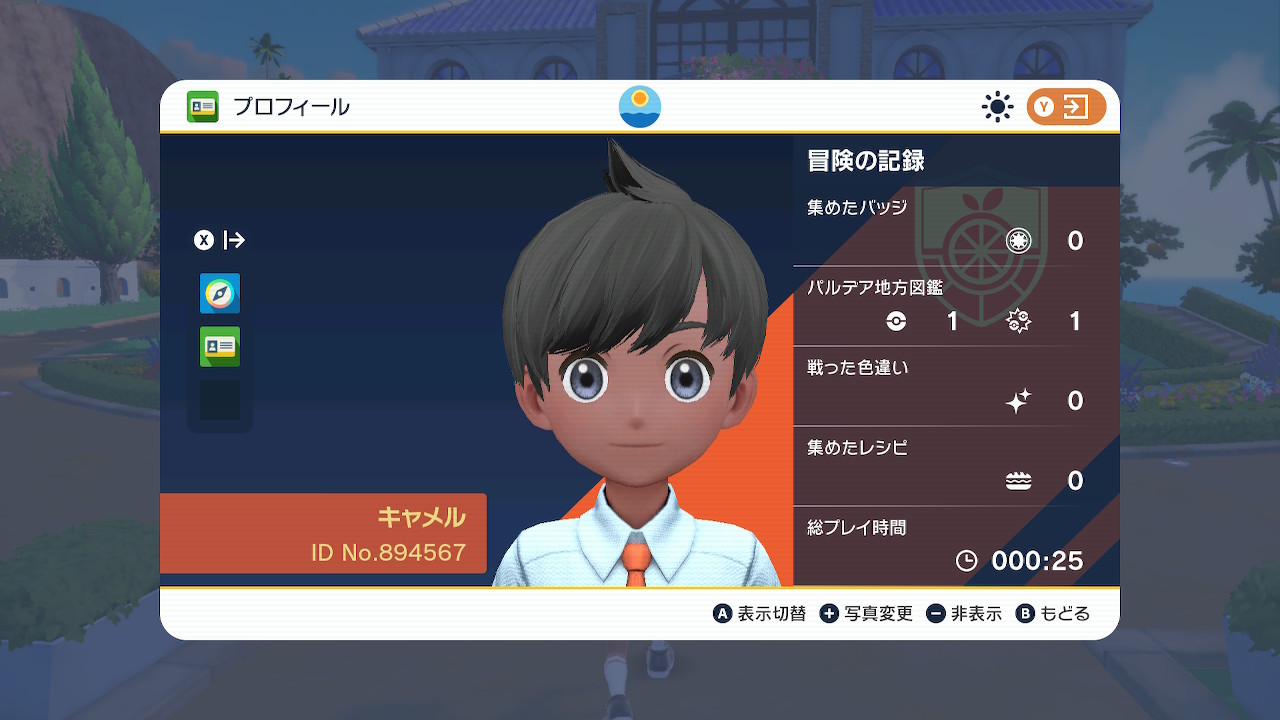Open the brightness sun icon near top right
The image size is (1280, 720).
[997, 106]
